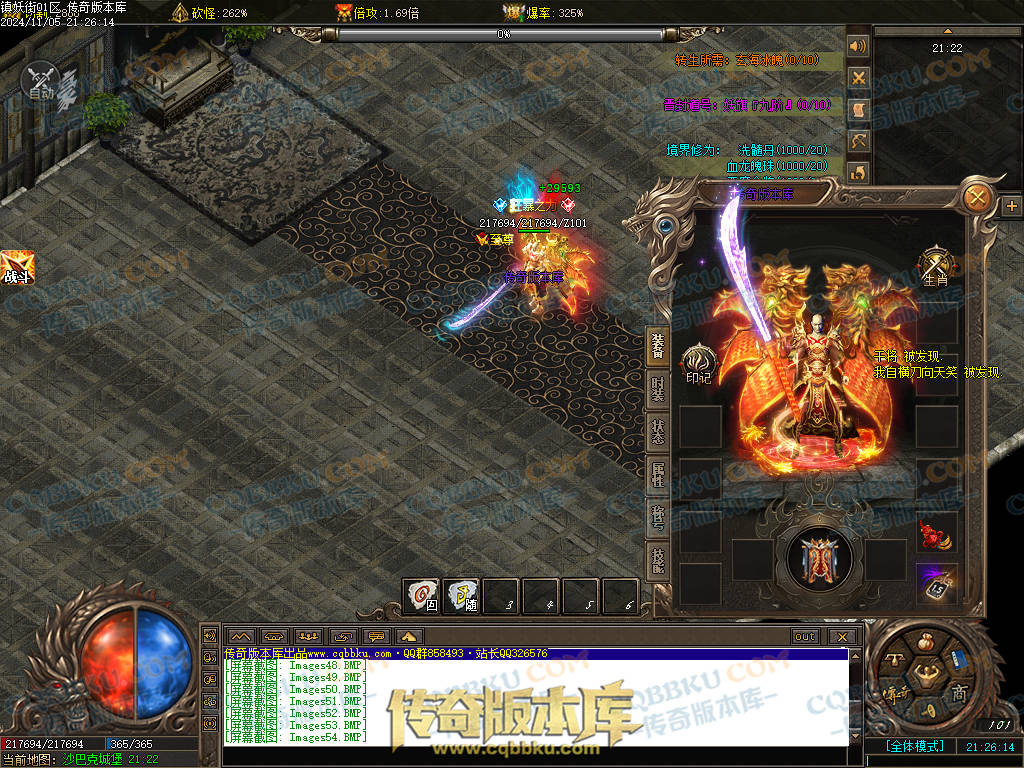Select the shield emblem slot at panel bottom
This screenshot has height=768, width=1024.
click(x=820, y=558)
